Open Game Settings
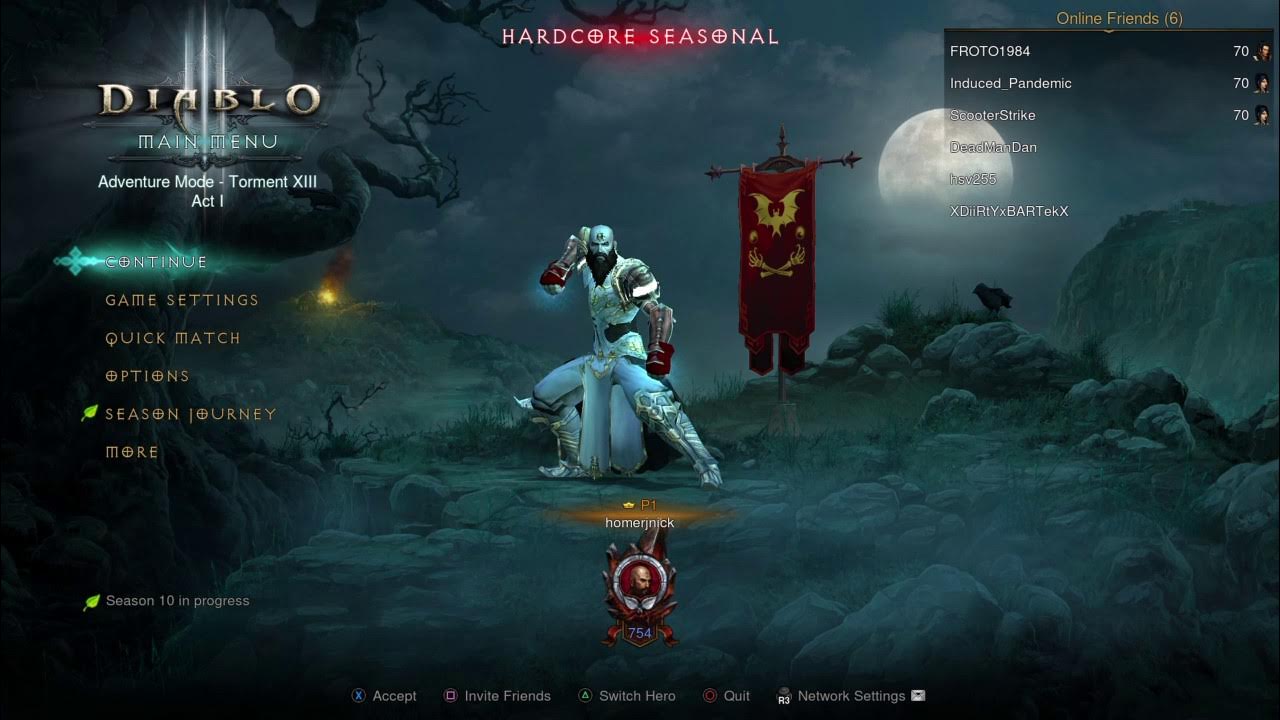1280x720 pixels. coord(180,300)
